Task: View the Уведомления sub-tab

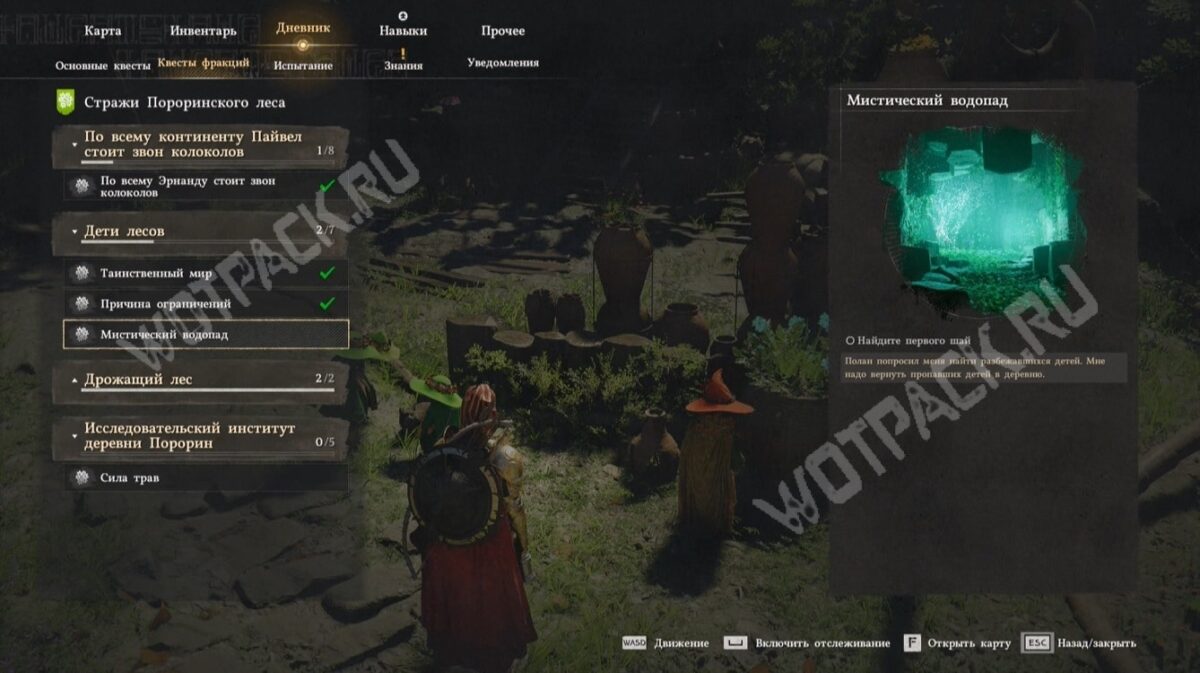Action: [503, 63]
